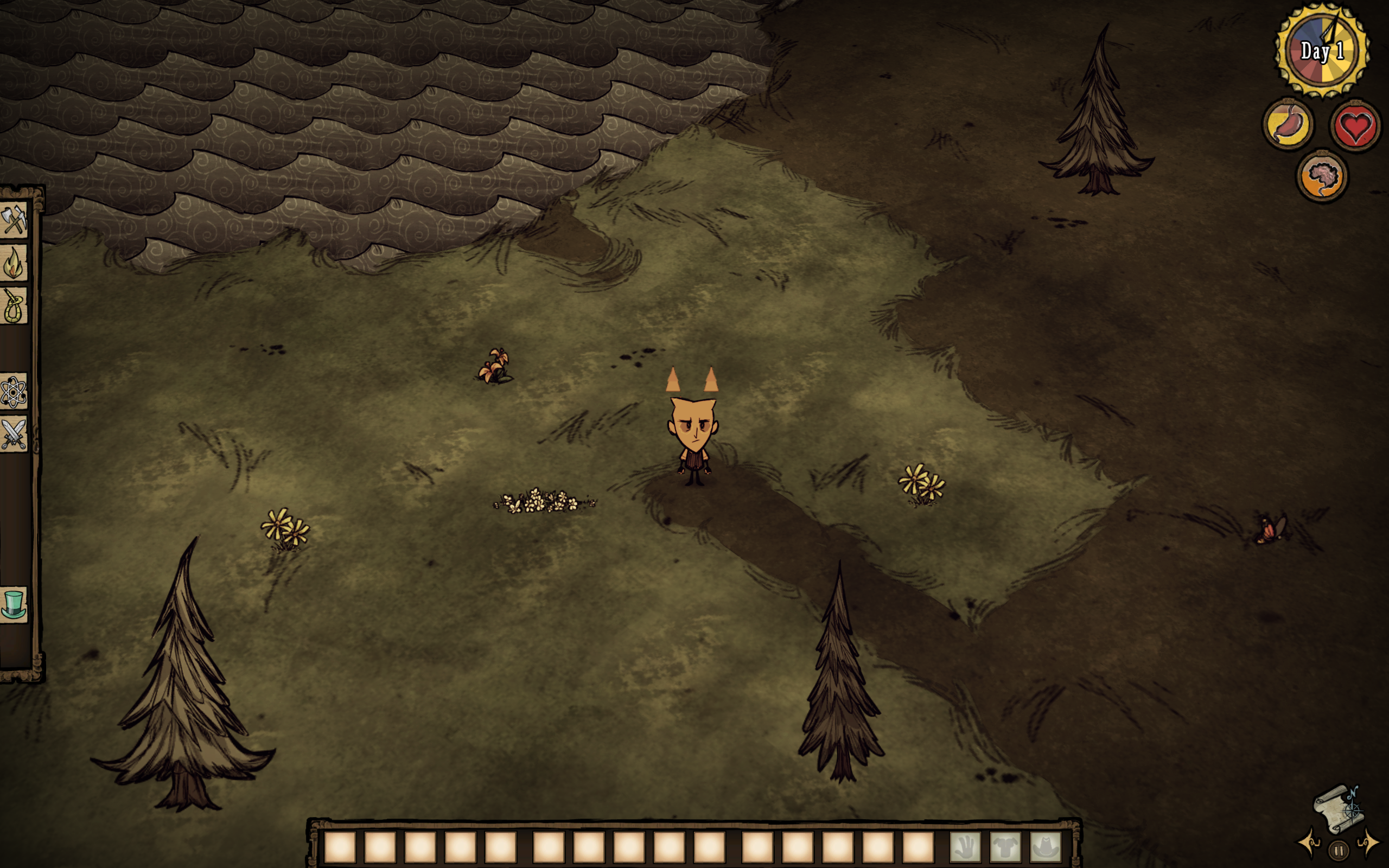Choose the Dress tab with top hat
The height and width of the screenshot is (868, 1389).
click(14, 604)
